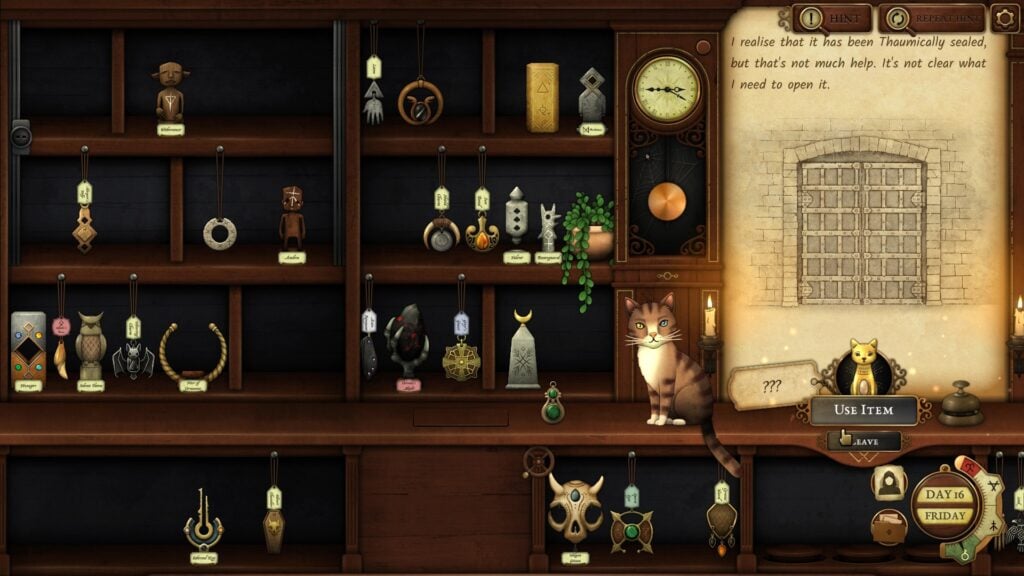
Task: Select the golden cat statuette item slot
Action: click(862, 368)
